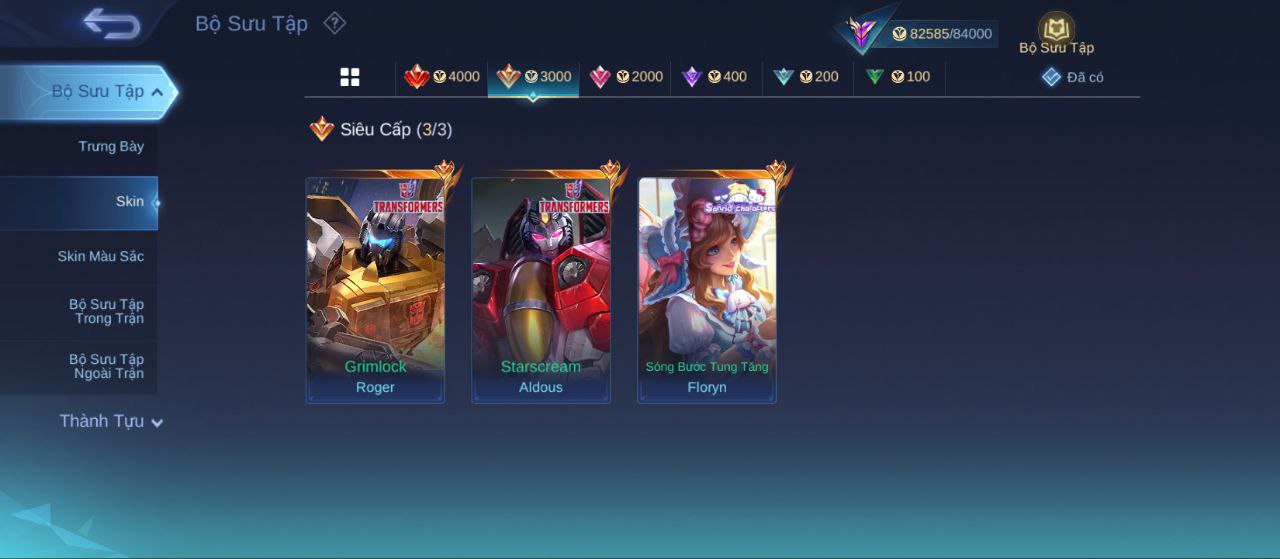Go back using the return arrow
The height and width of the screenshot is (559, 1280).
pos(111,23)
